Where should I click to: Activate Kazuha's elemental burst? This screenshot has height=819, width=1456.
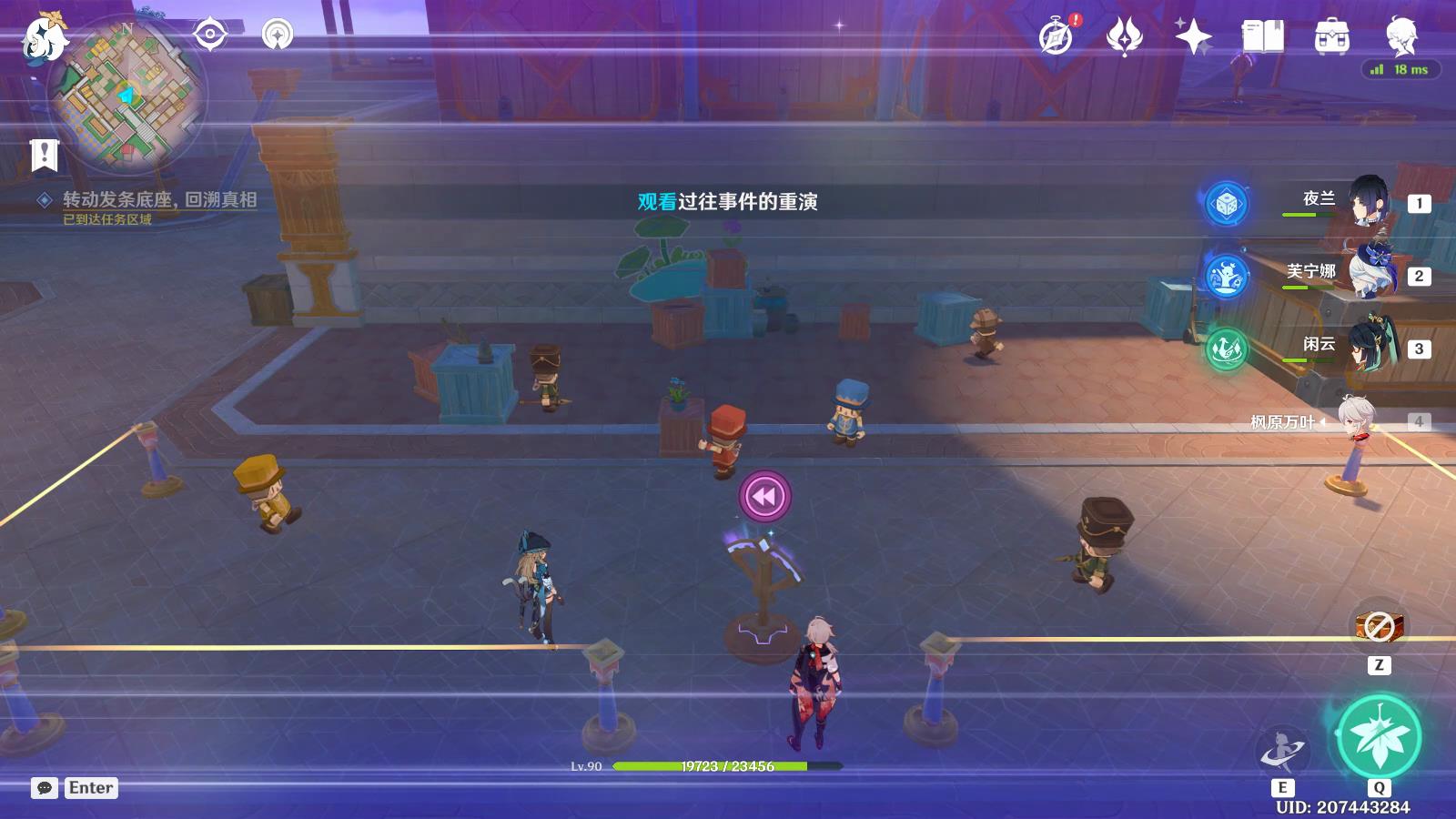(1379, 738)
